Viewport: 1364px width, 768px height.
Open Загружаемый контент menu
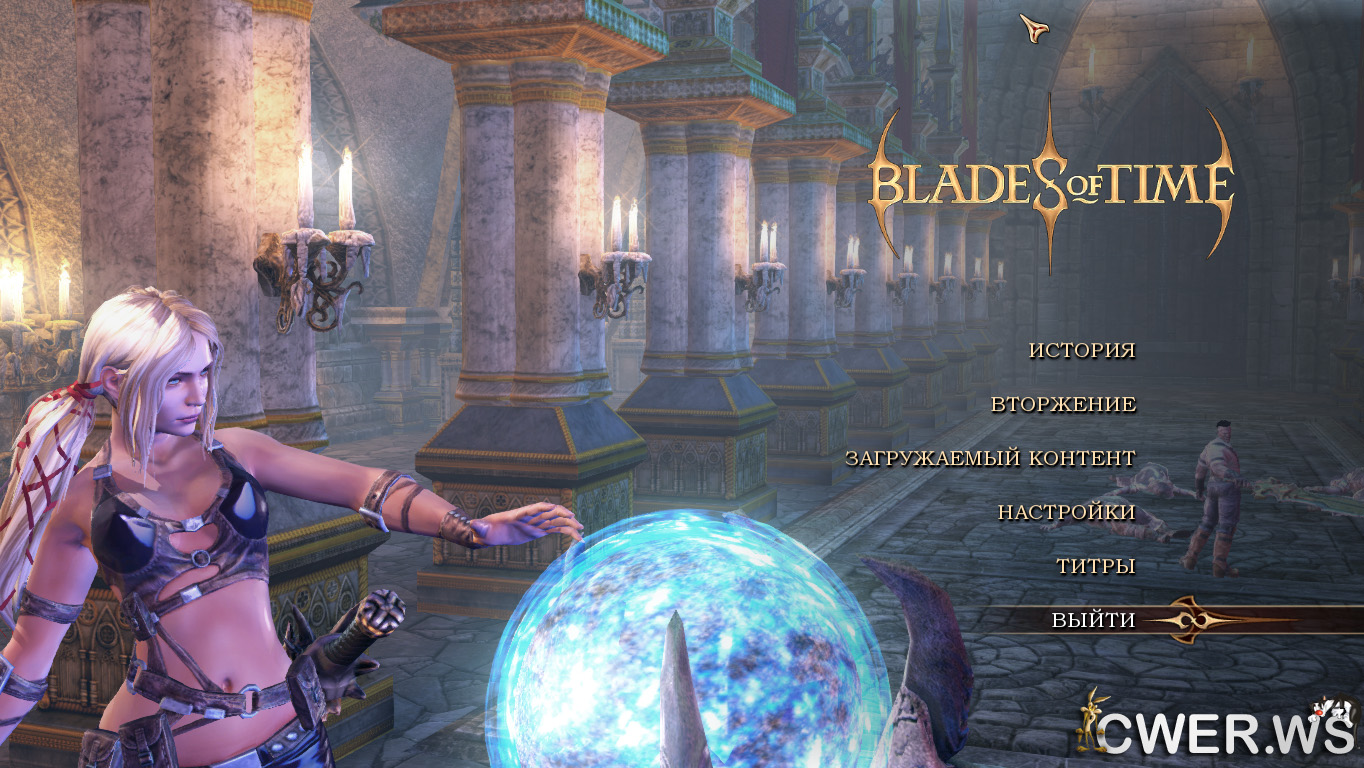pyautogui.click(x=990, y=458)
